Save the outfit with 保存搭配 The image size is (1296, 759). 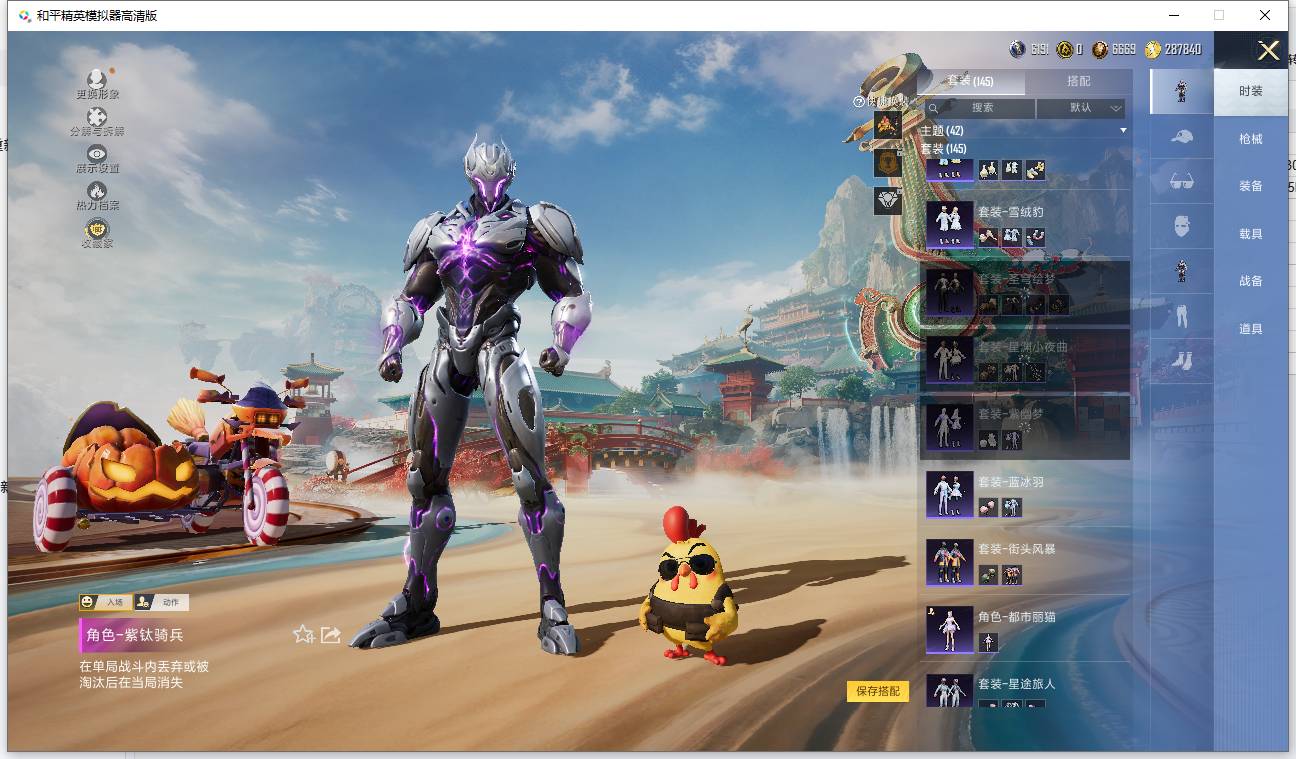tap(878, 691)
